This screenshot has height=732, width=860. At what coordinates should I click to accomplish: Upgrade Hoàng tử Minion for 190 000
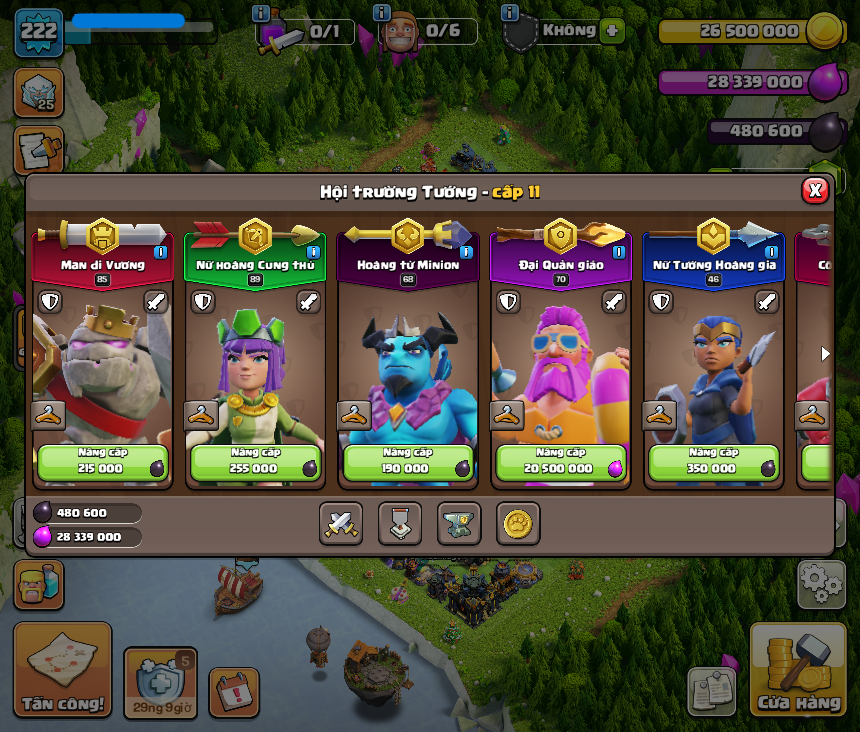tap(408, 462)
